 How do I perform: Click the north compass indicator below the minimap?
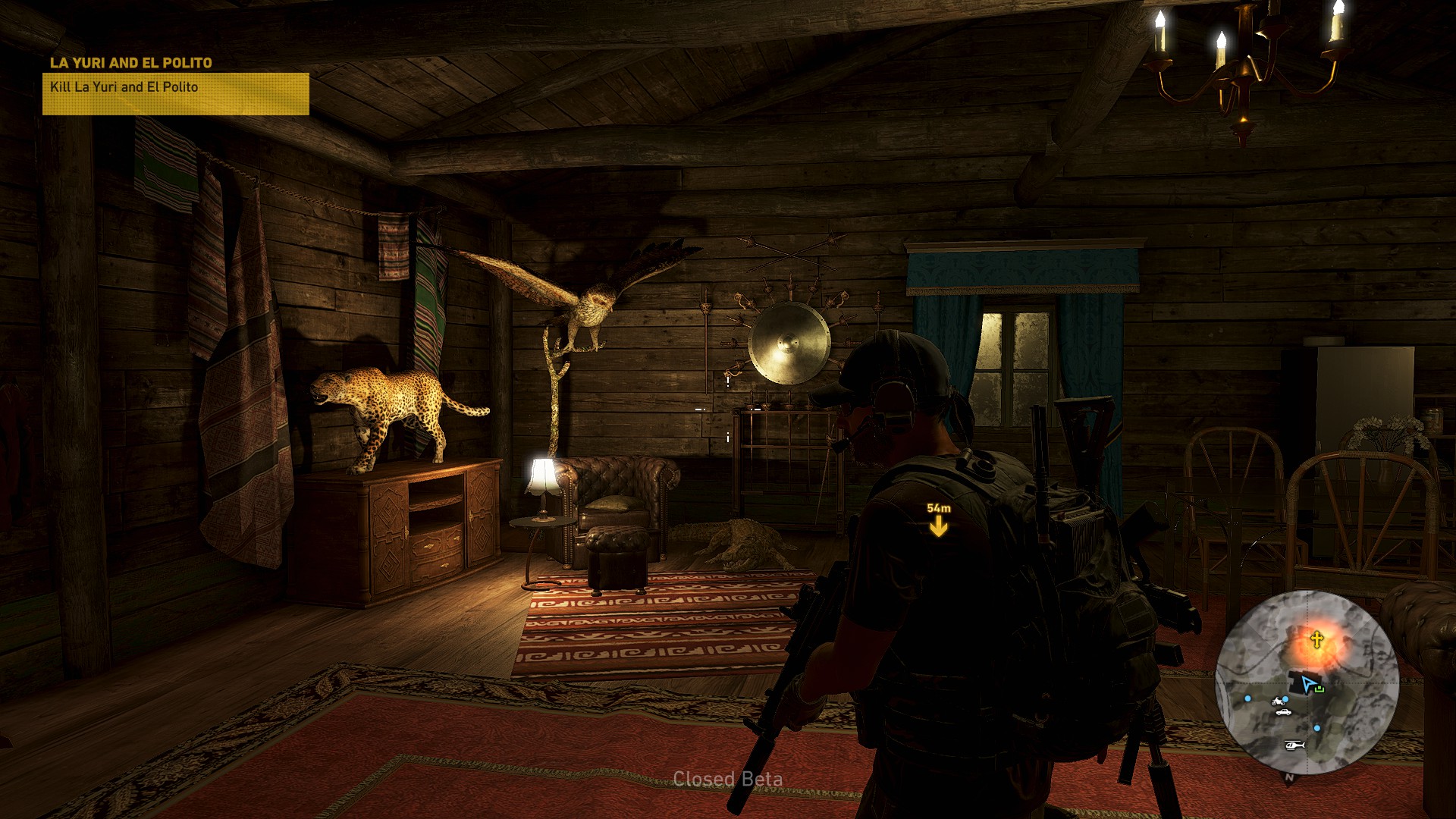tap(1290, 777)
